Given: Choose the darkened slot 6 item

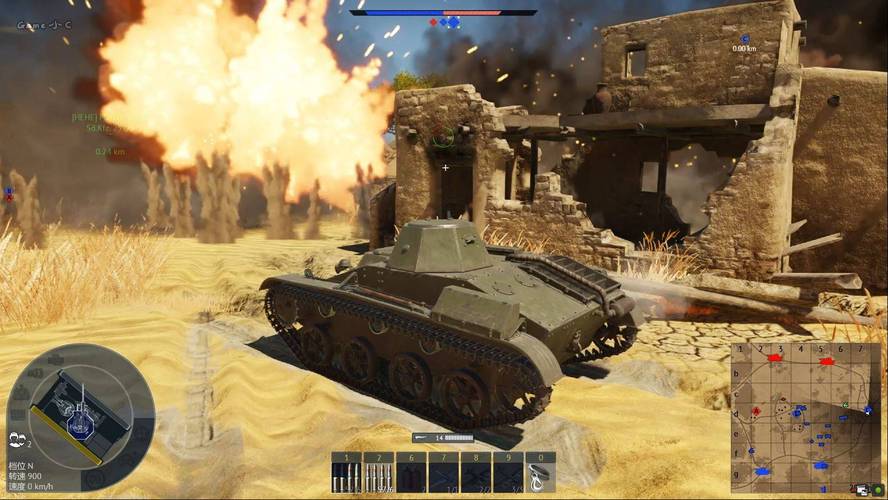Looking at the screenshot, I should 411,473.
